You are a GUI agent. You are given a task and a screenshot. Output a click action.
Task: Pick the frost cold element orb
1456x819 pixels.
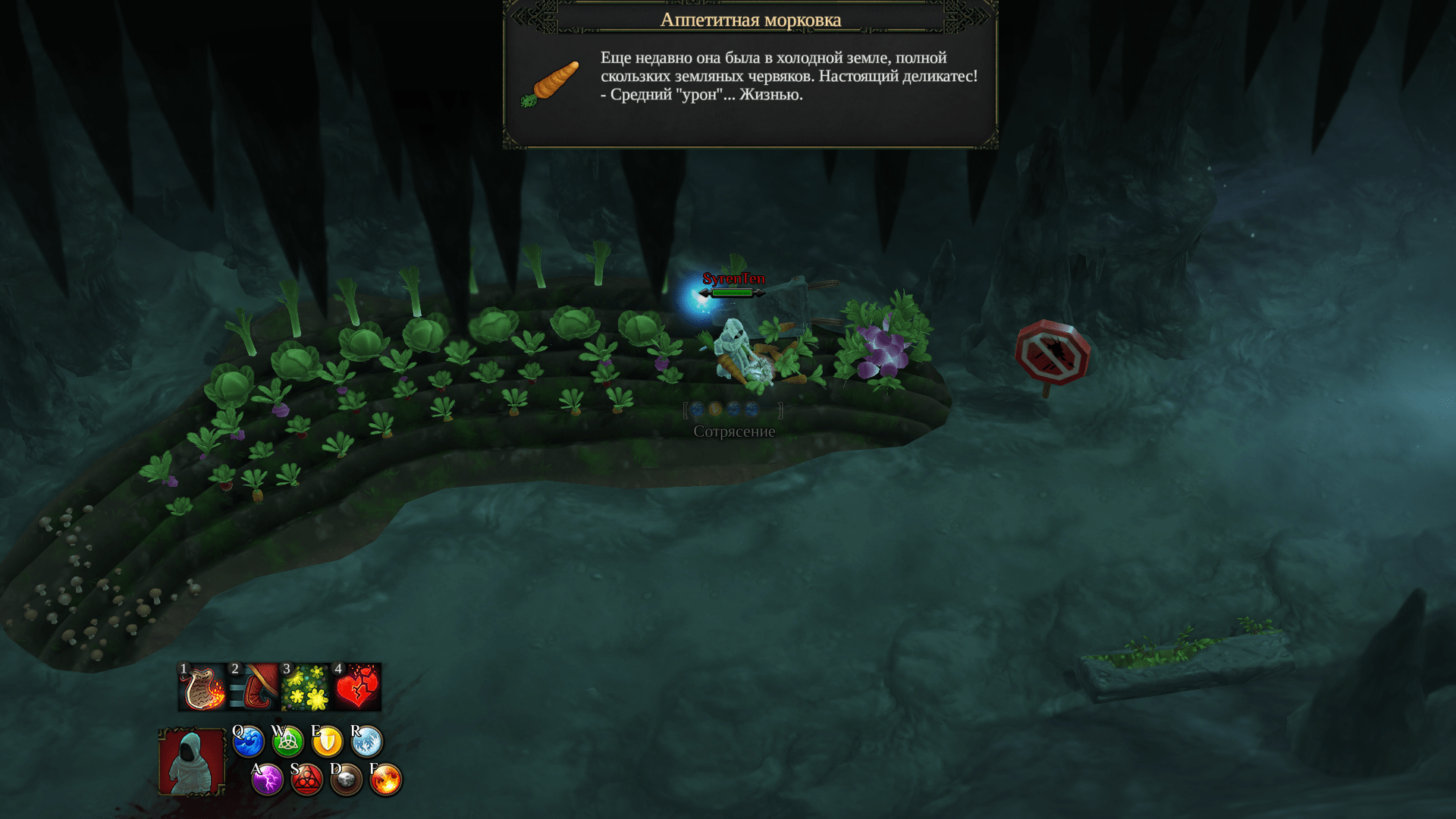coord(366,742)
